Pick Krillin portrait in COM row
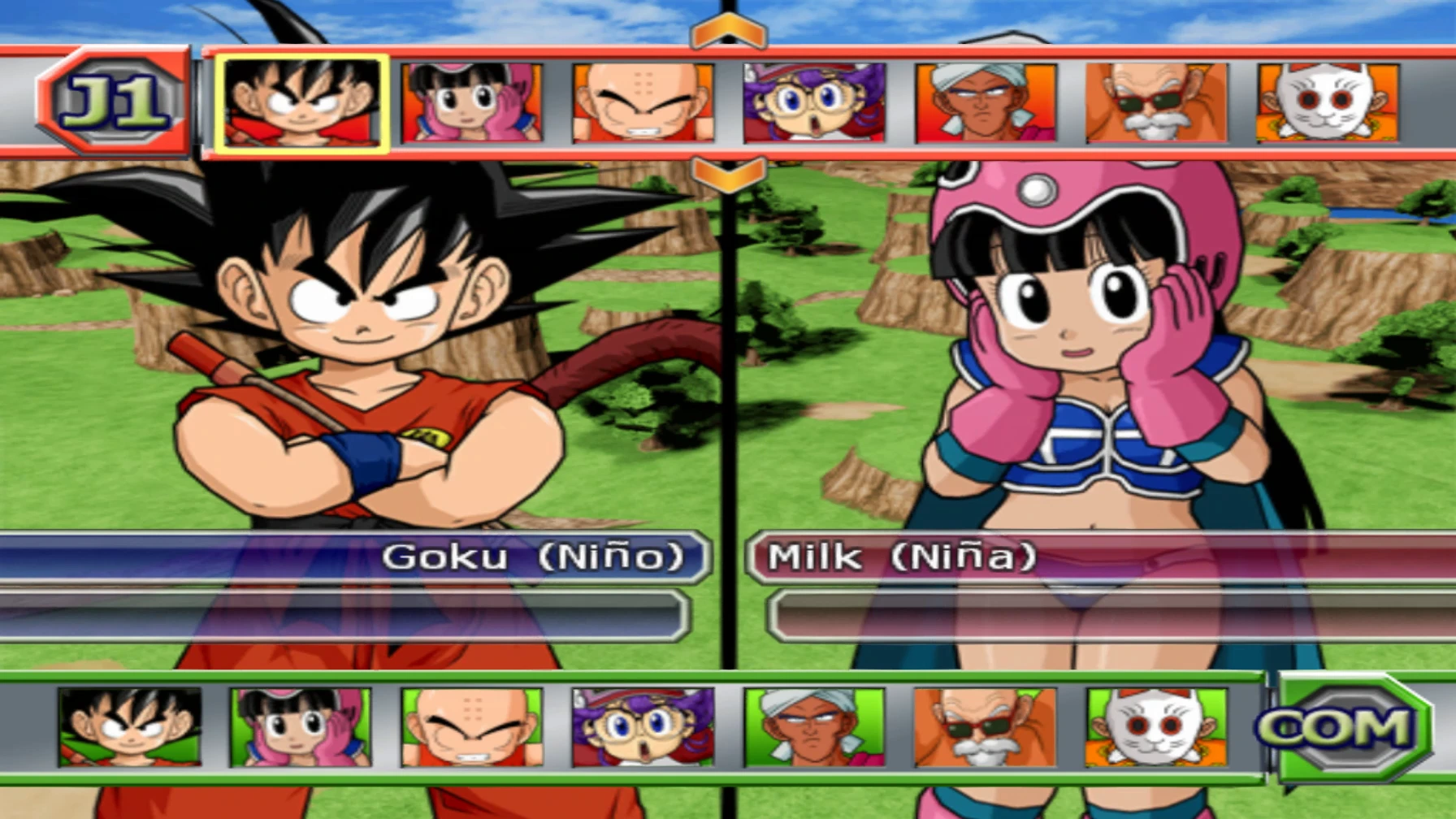Screen dimensions: 1456x819 (x=472, y=727)
